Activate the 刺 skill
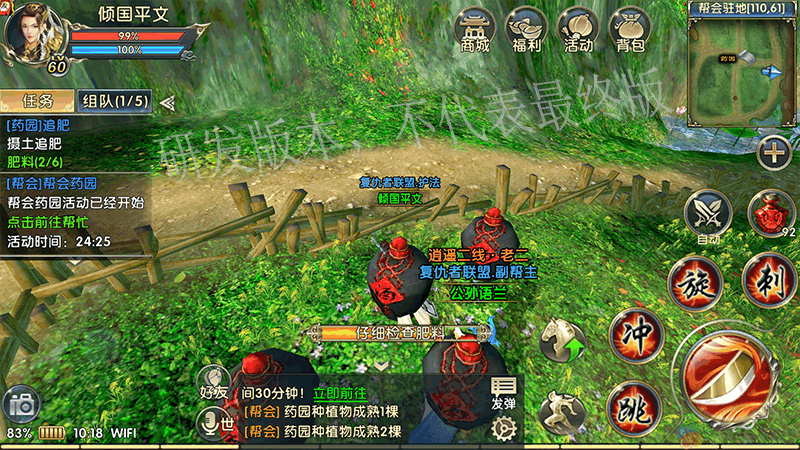Viewport: 800px width, 450px height. pyautogui.click(x=767, y=281)
